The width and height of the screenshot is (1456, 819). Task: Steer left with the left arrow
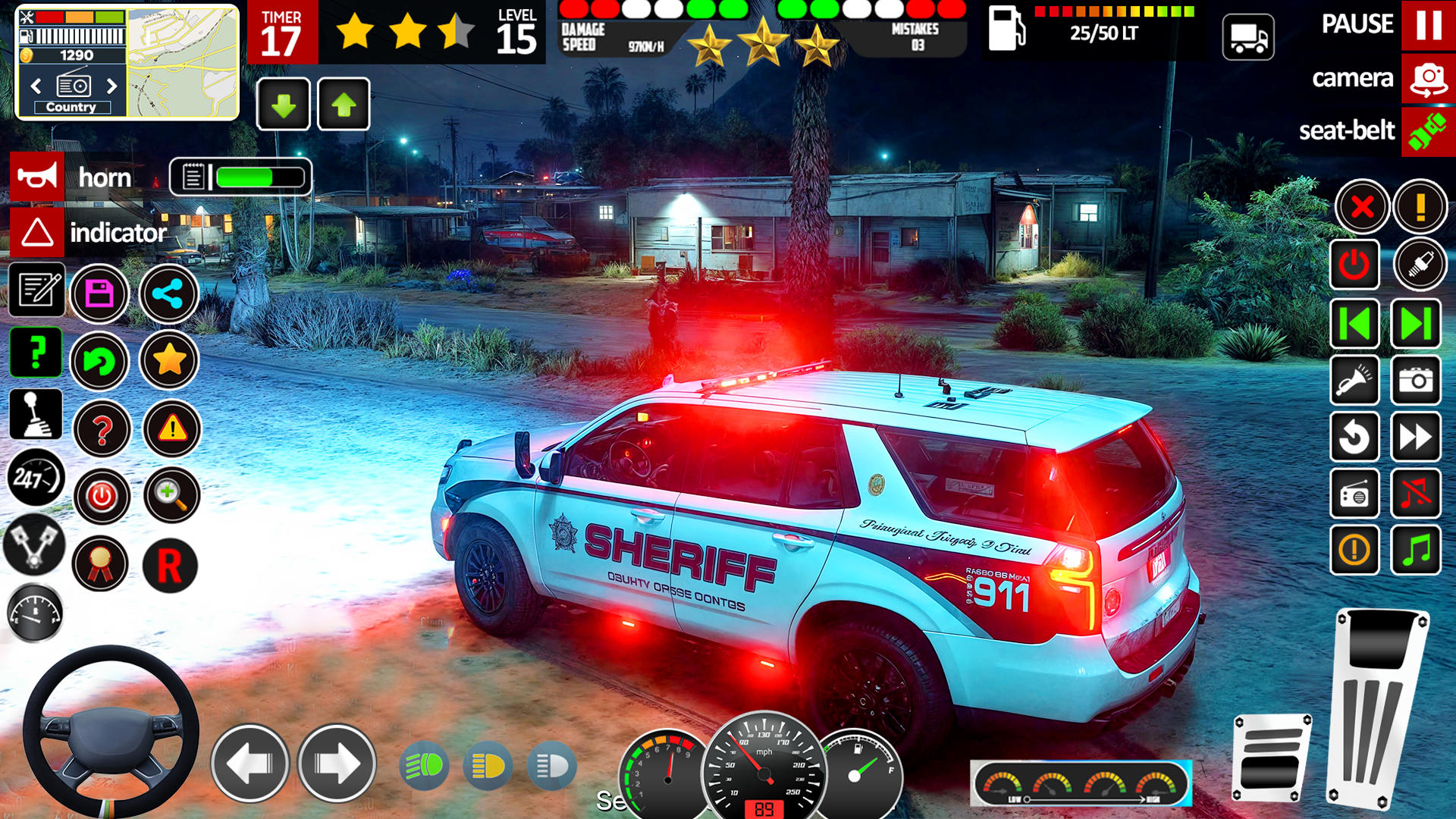249,764
